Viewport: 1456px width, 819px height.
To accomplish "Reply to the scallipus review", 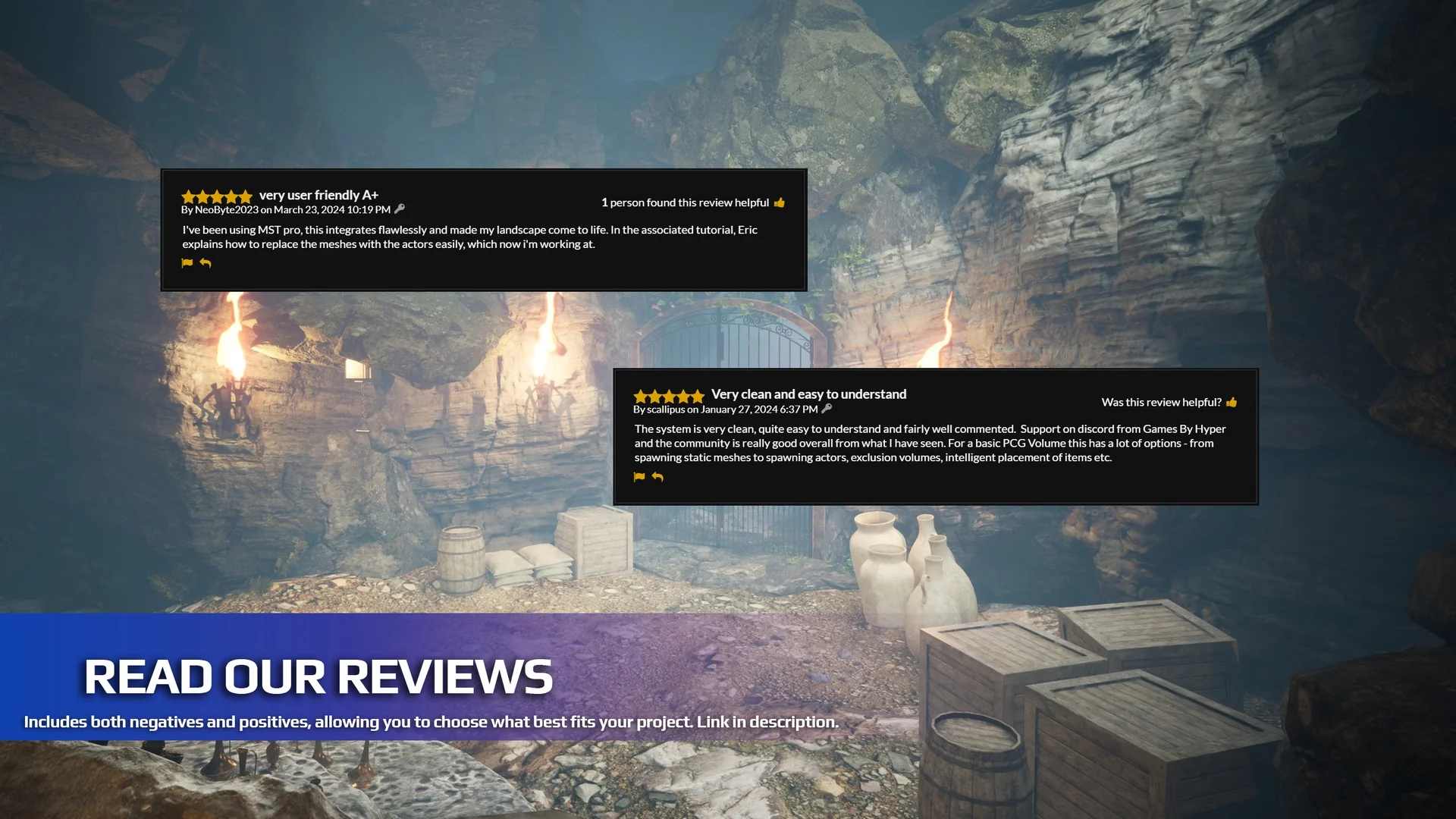I will click(x=657, y=477).
